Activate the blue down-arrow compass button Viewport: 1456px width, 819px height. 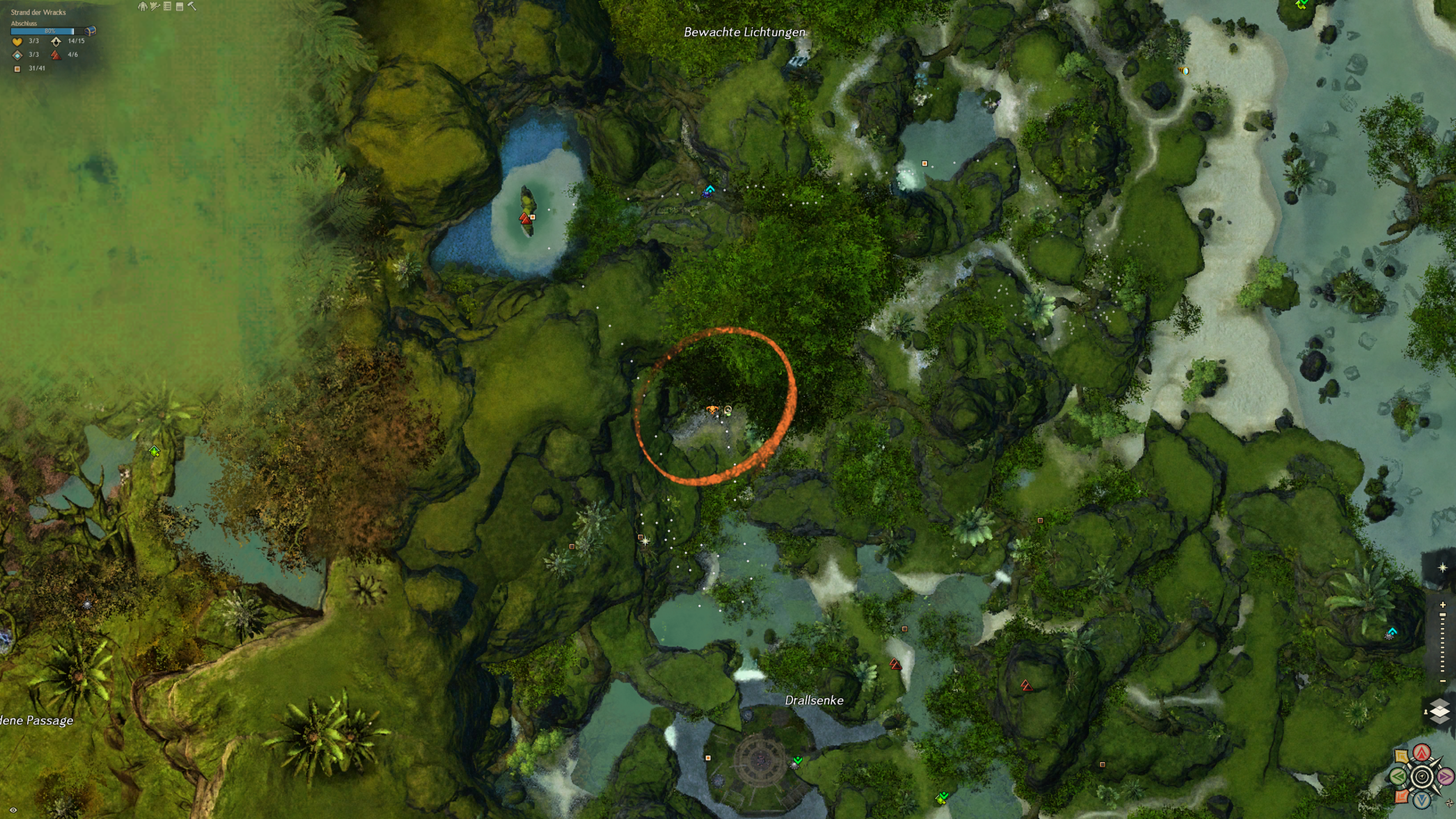pyautogui.click(x=1422, y=800)
